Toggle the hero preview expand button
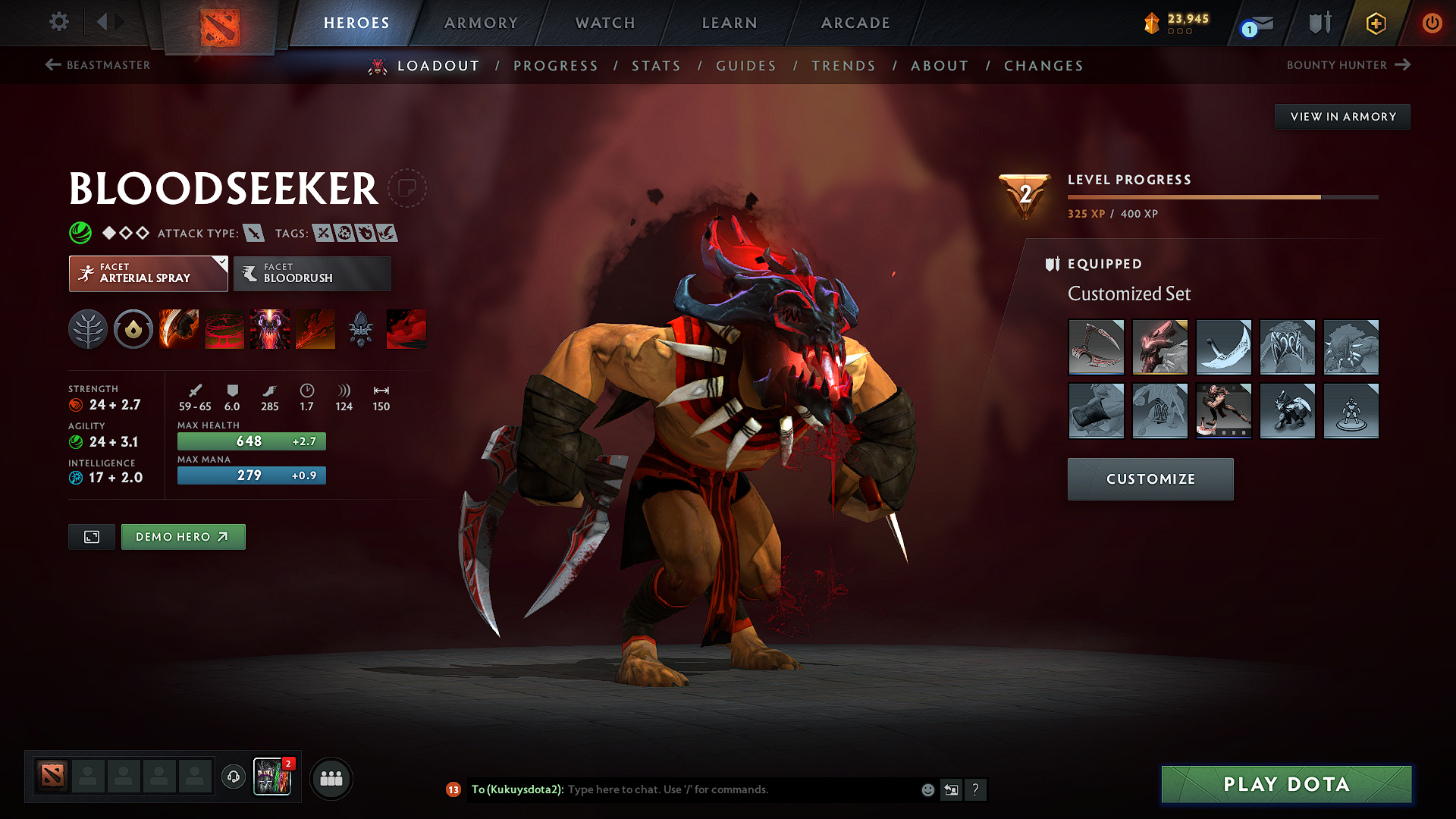1456x819 pixels. 91,536
